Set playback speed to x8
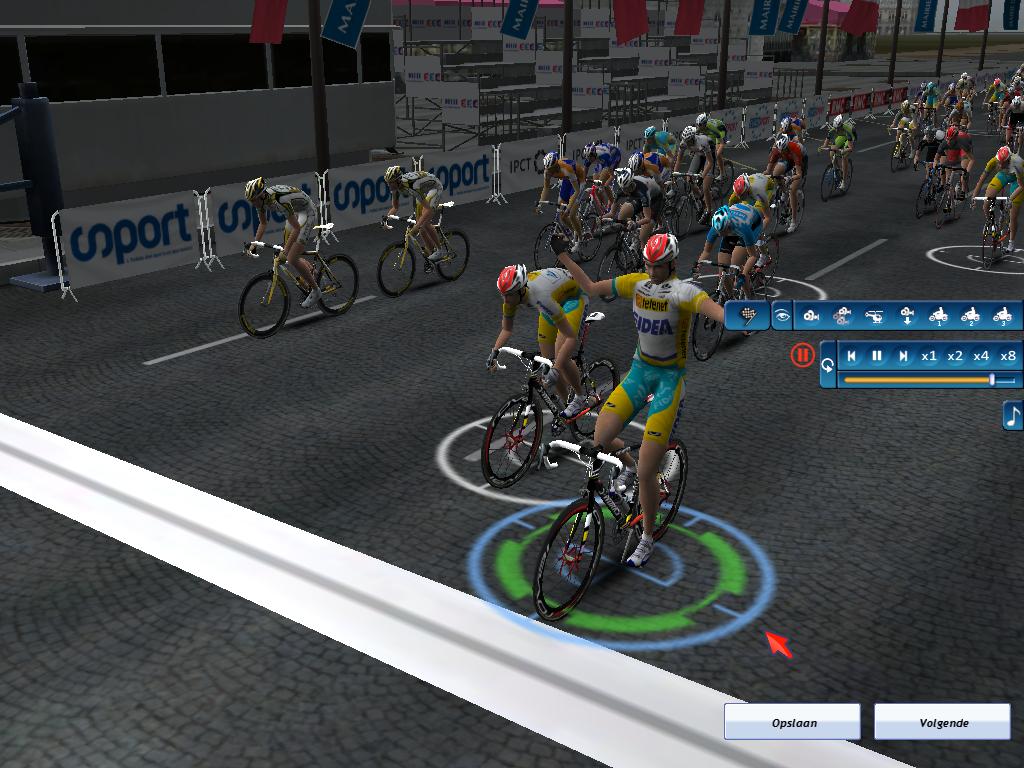 (1007, 355)
